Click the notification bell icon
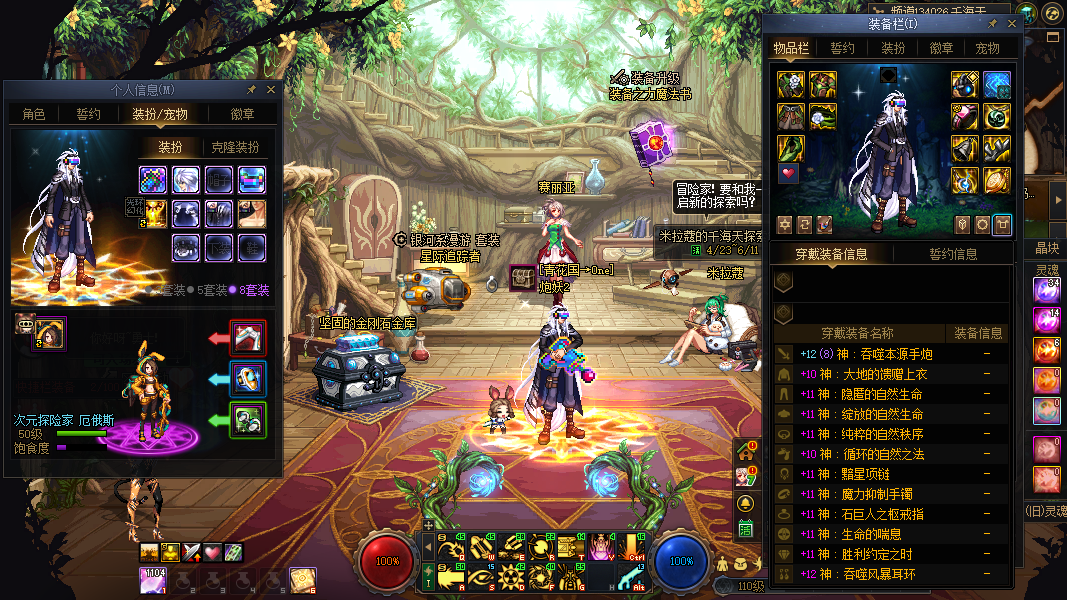The width and height of the screenshot is (1067, 600). click(745, 502)
